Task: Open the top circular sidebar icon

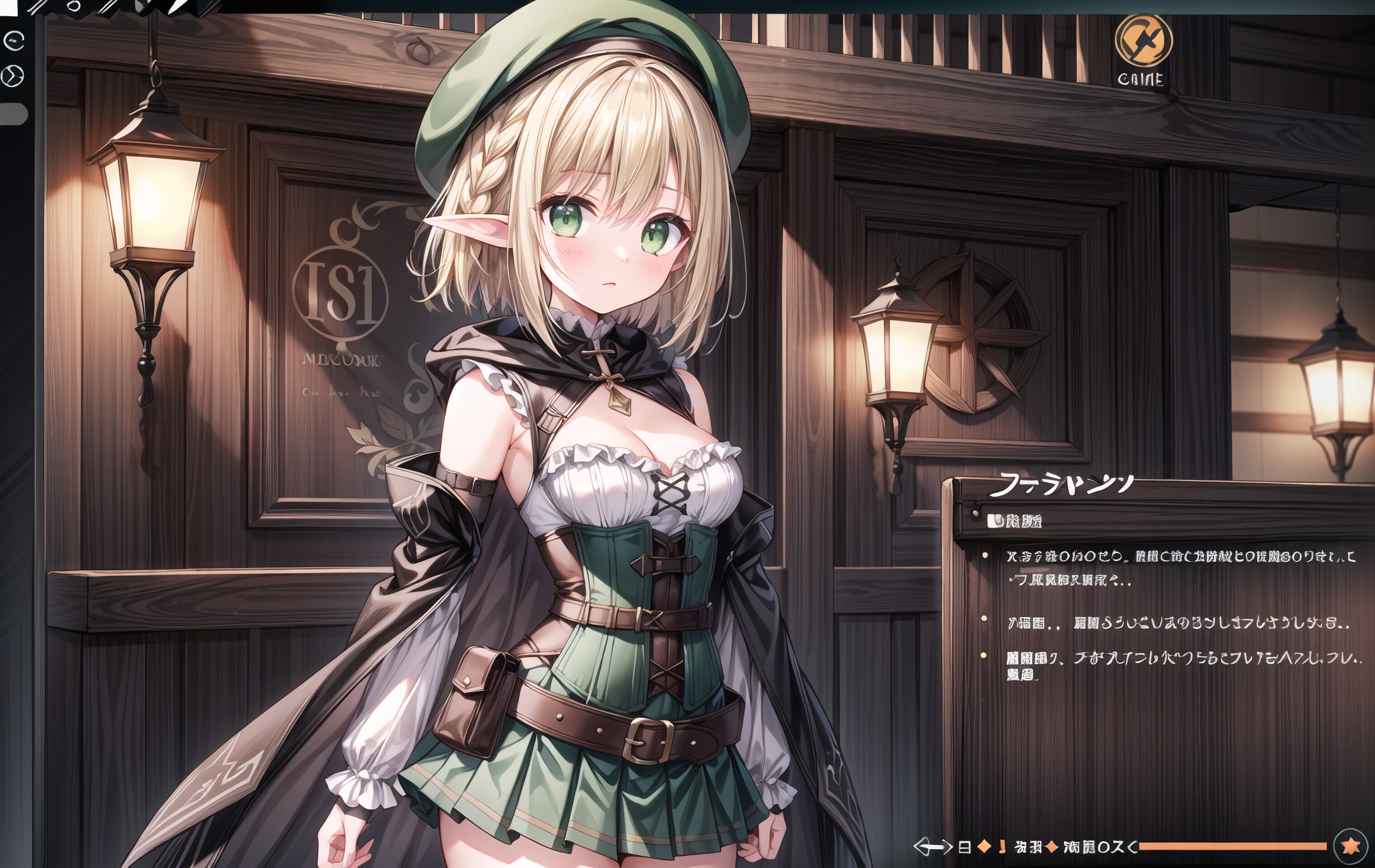Action: coord(13,41)
